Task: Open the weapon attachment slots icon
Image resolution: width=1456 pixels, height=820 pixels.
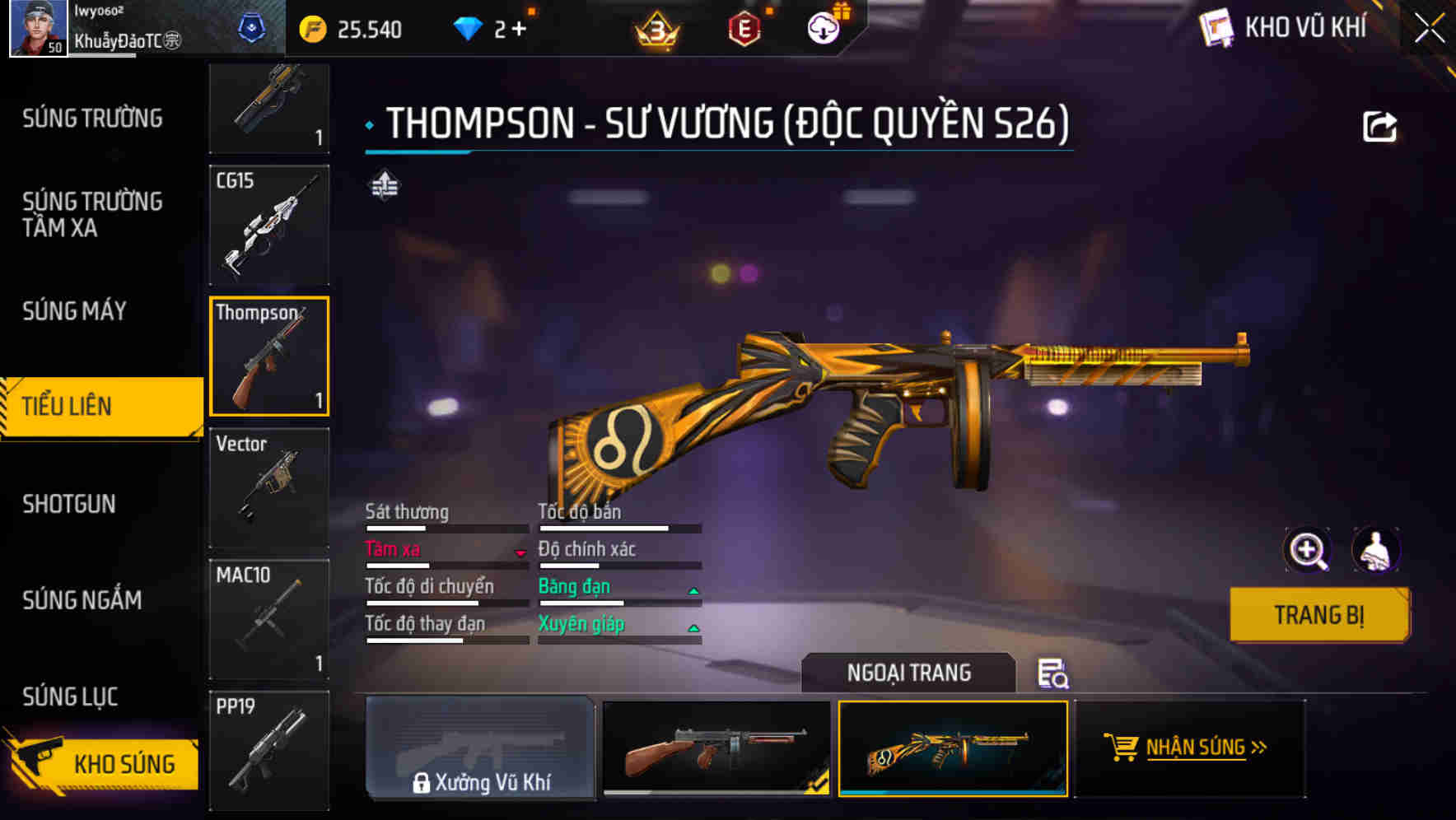Action: (384, 188)
